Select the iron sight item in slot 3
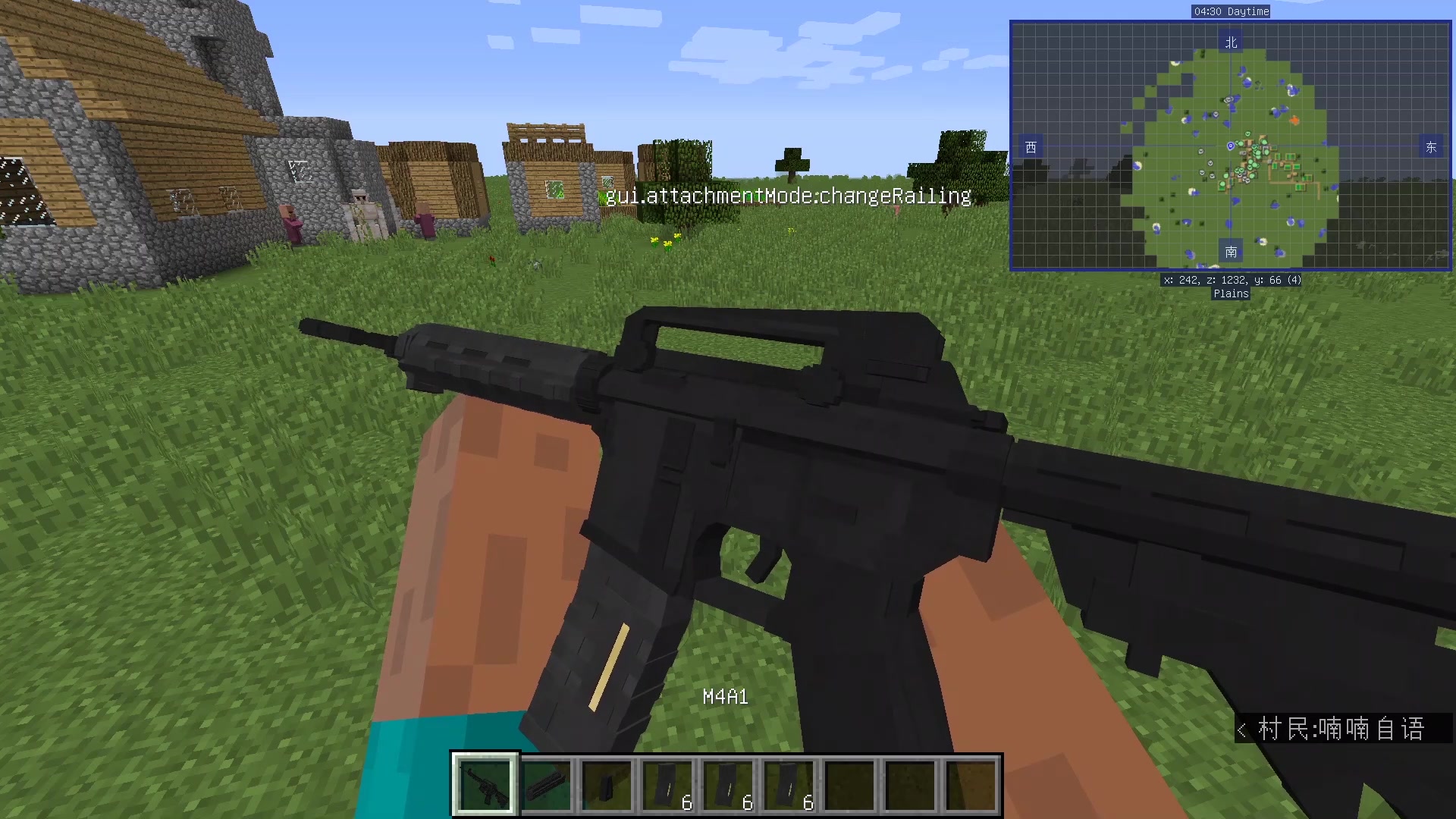Viewport: 1456px width, 819px height. [609, 783]
